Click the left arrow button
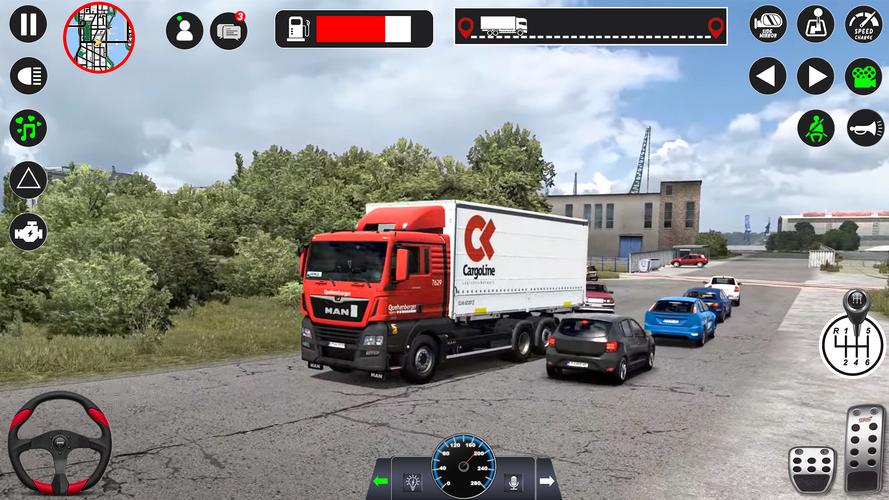This screenshot has height=500, width=889. (768, 76)
